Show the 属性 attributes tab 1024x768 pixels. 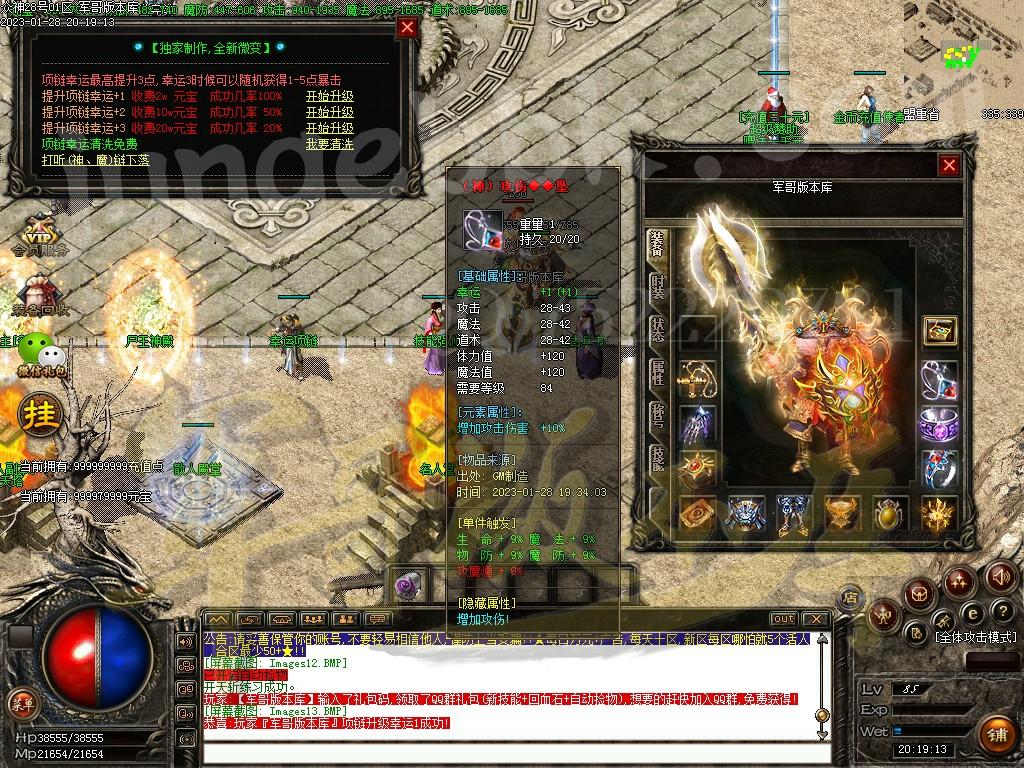click(657, 373)
